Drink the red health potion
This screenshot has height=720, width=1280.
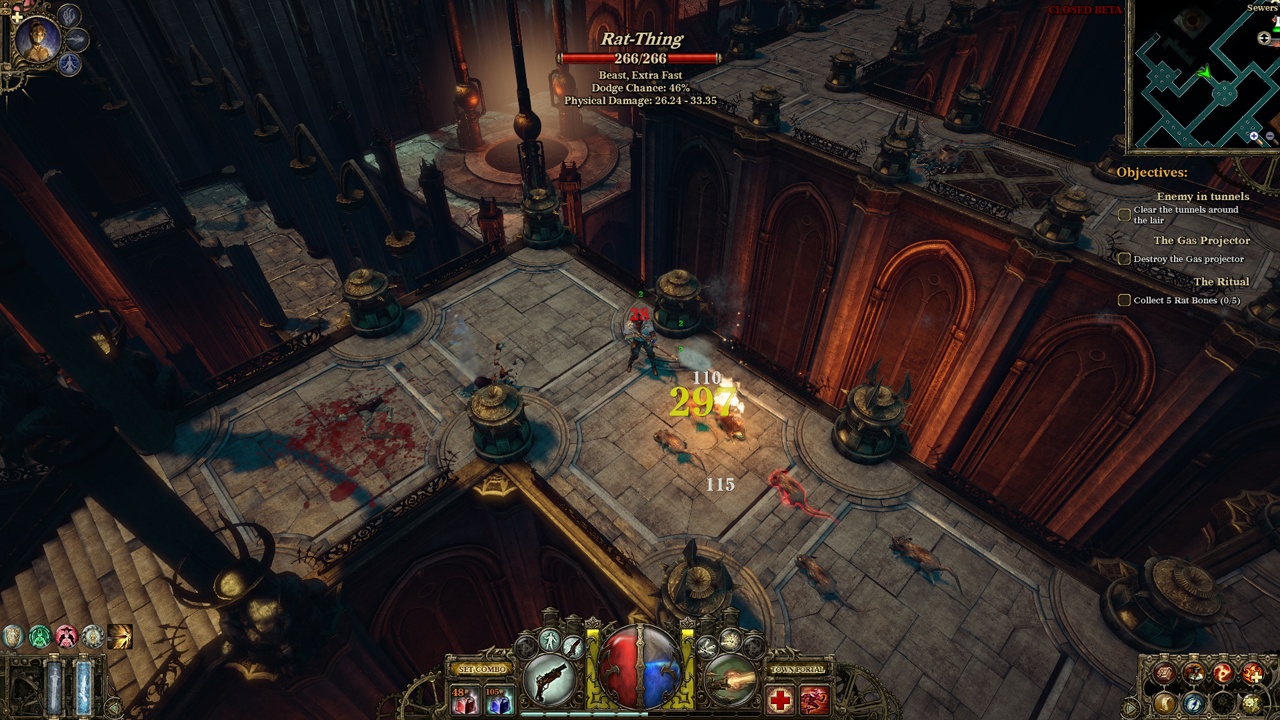(x=465, y=700)
